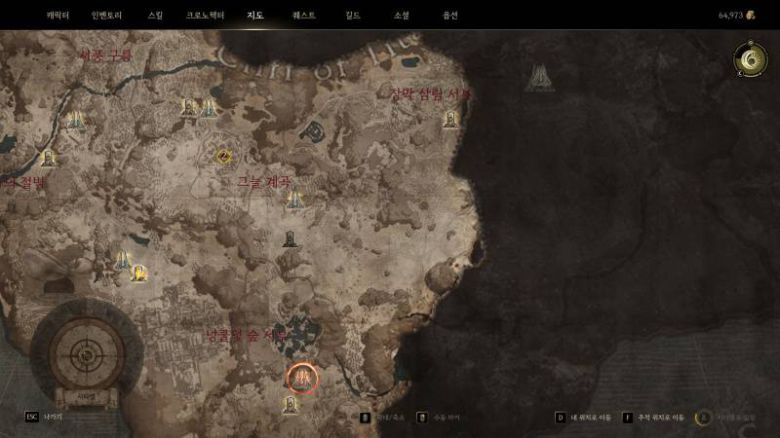Switch to the 인벤토리 (Inventory) tab
780x438 pixels.
coord(107,15)
